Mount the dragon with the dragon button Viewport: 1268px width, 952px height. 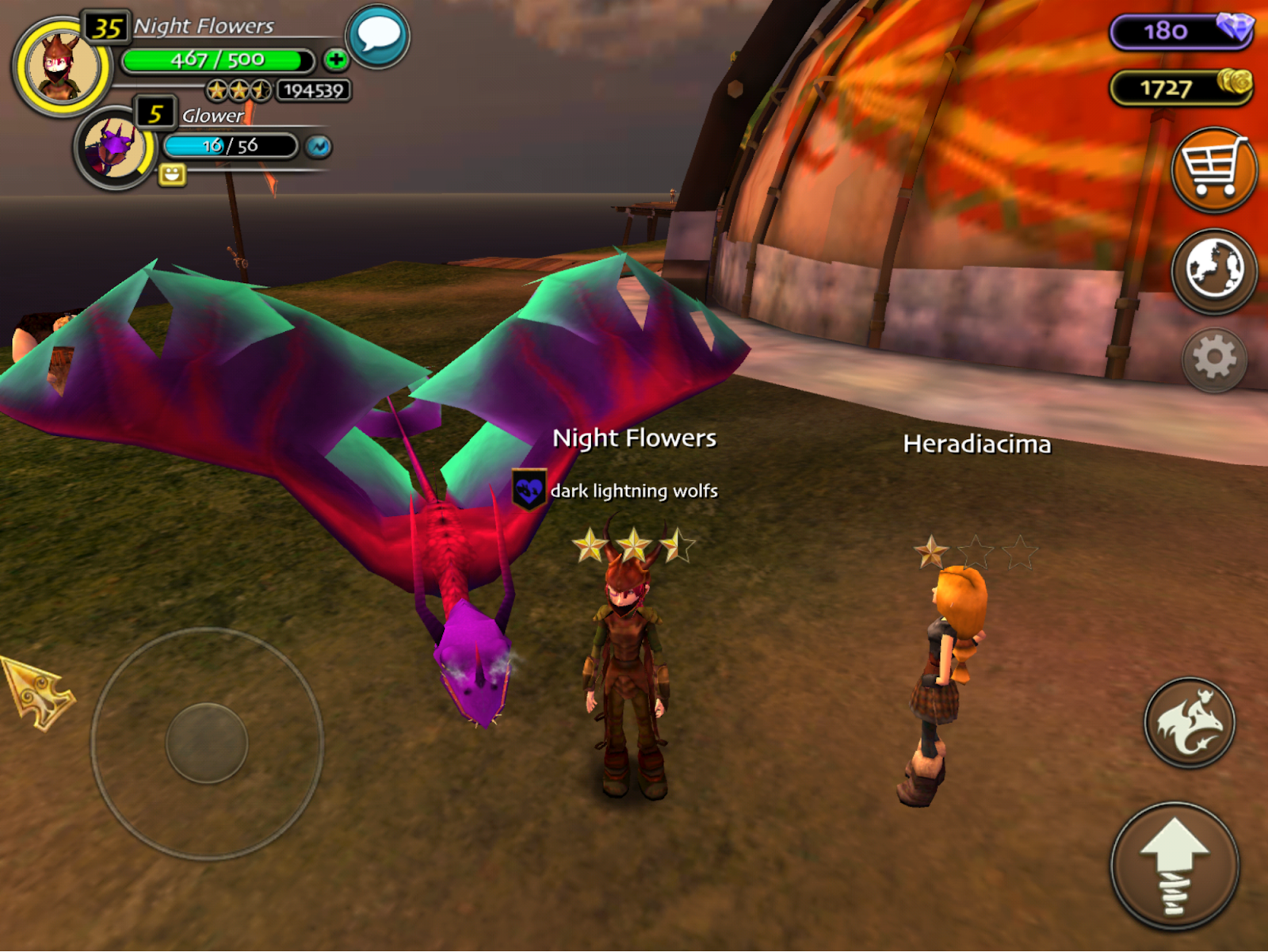pyautogui.click(x=1189, y=722)
